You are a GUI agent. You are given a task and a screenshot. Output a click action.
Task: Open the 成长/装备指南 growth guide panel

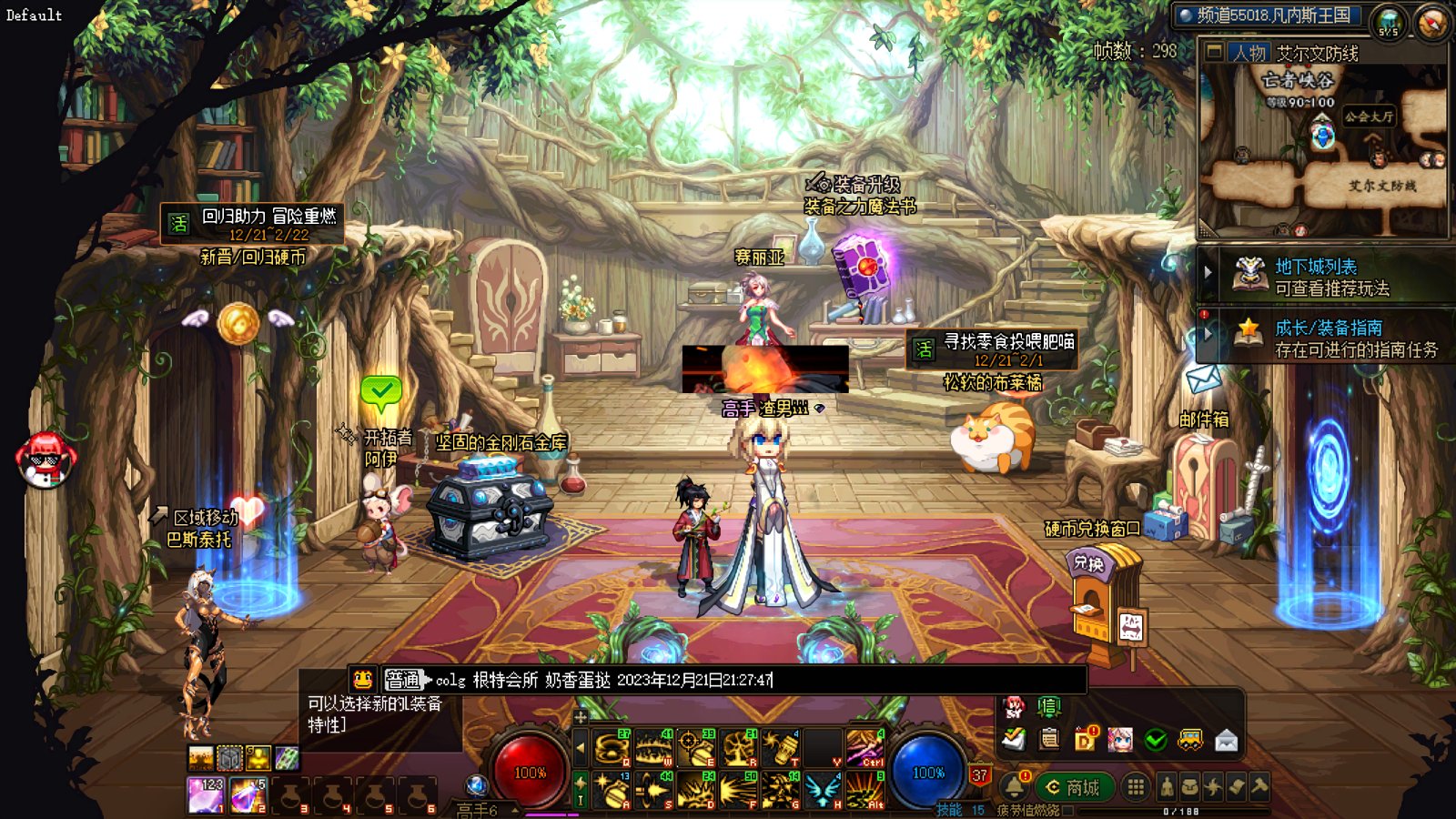[x=1328, y=328]
